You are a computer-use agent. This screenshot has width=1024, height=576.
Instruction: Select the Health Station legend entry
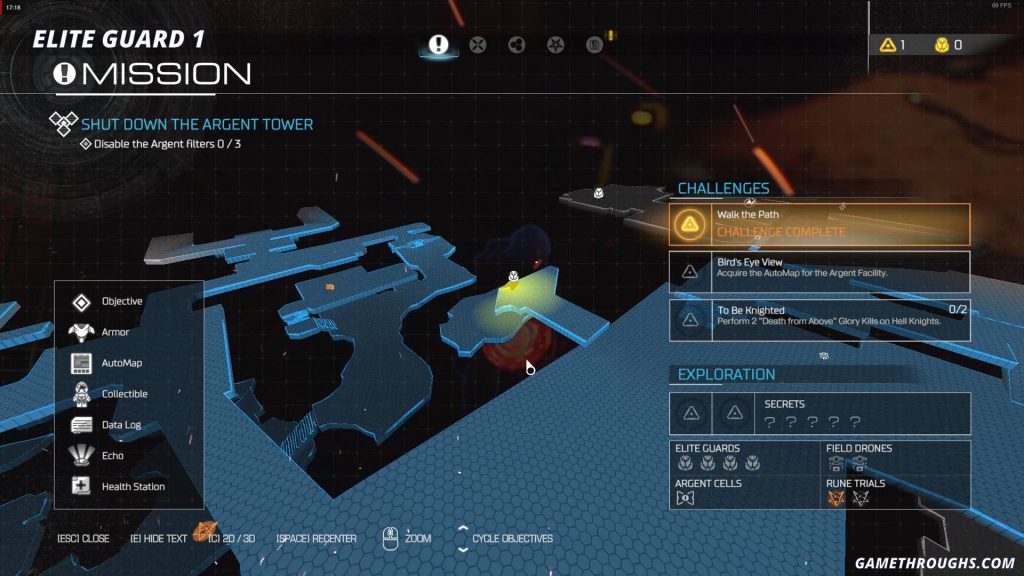tap(132, 487)
